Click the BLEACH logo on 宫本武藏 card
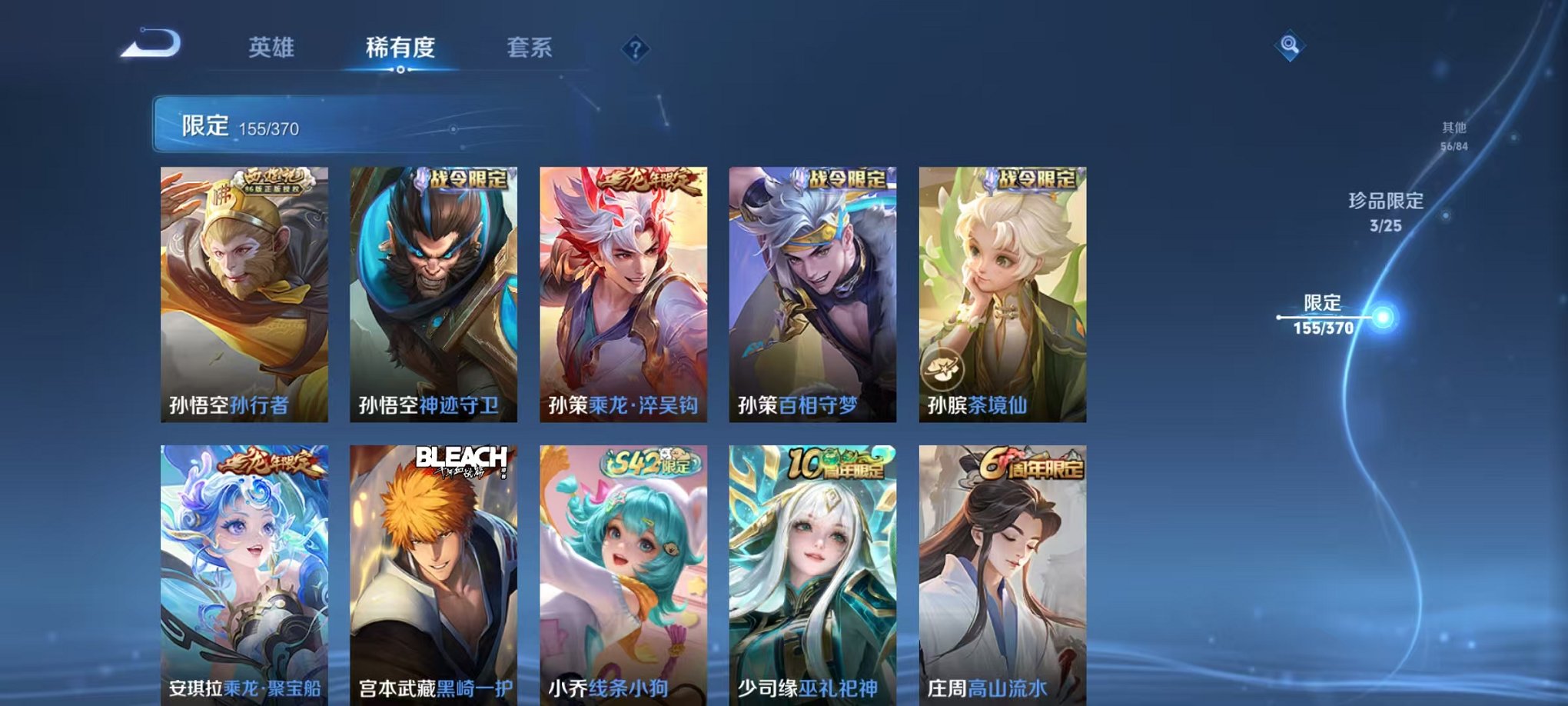Screen dimensions: 1568x706 459,455
